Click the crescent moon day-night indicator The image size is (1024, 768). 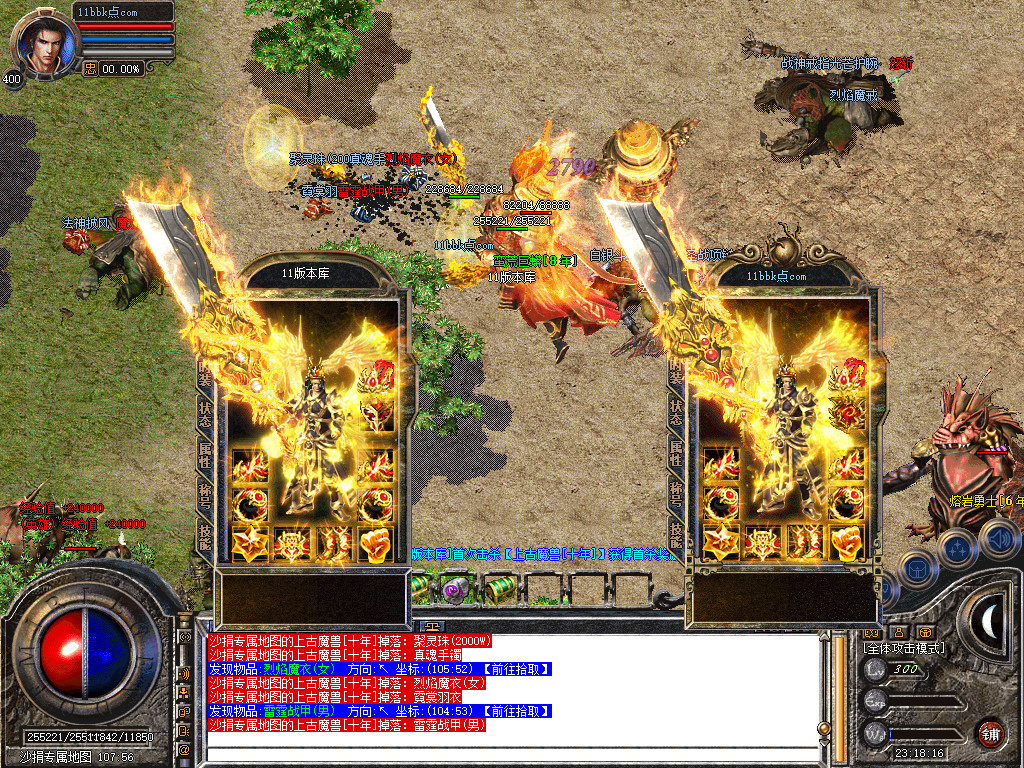988,623
